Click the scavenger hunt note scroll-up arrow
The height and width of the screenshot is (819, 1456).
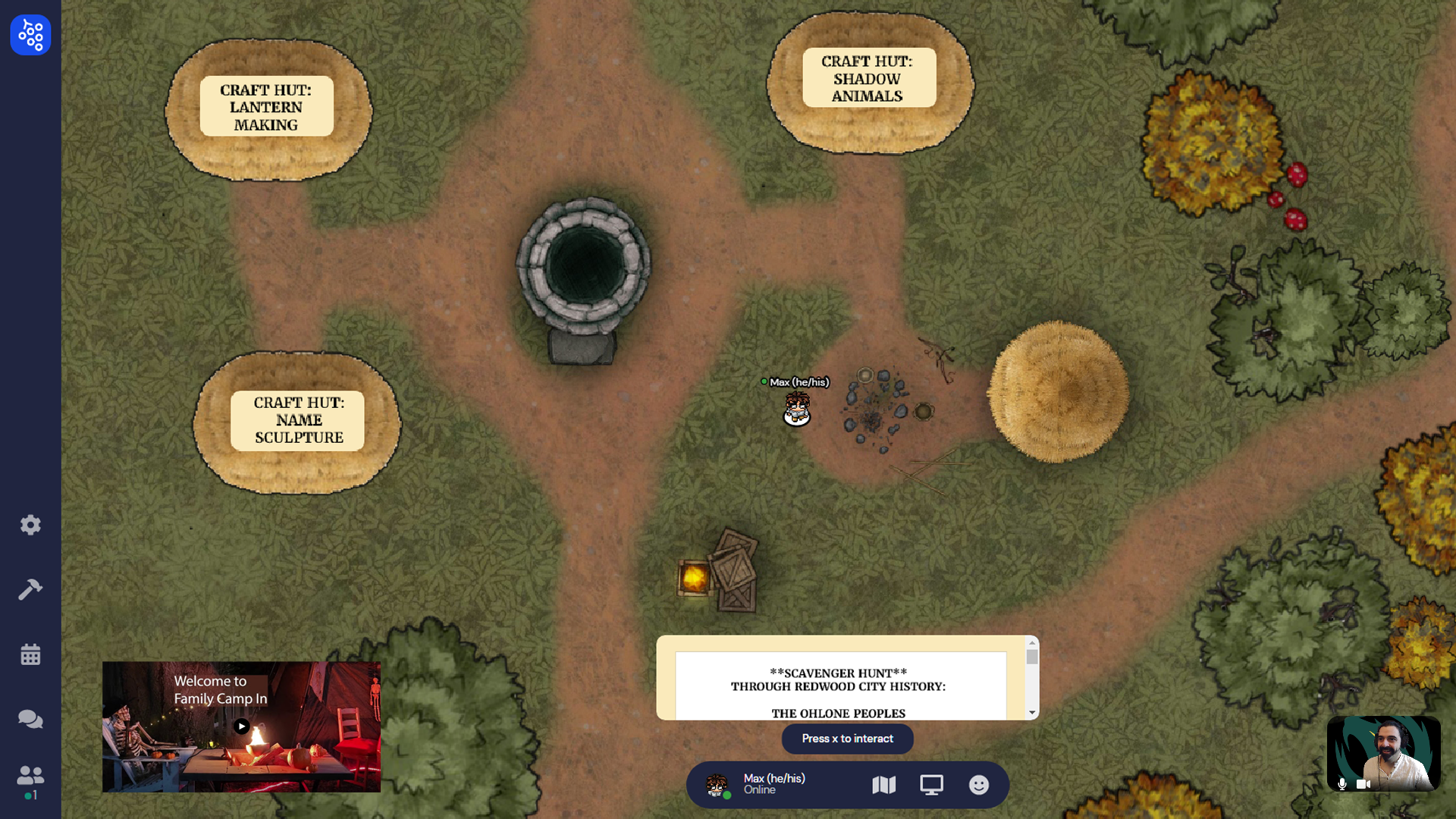(x=1032, y=643)
